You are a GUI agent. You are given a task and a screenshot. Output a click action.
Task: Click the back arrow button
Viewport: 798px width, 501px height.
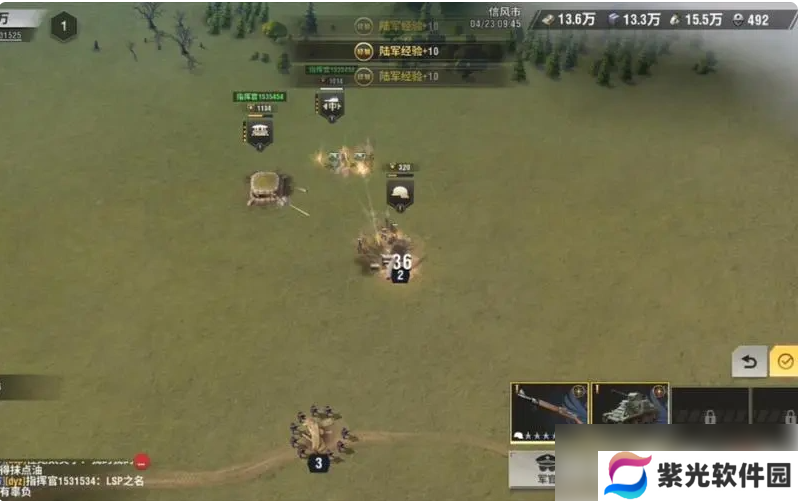pos(749,361)
